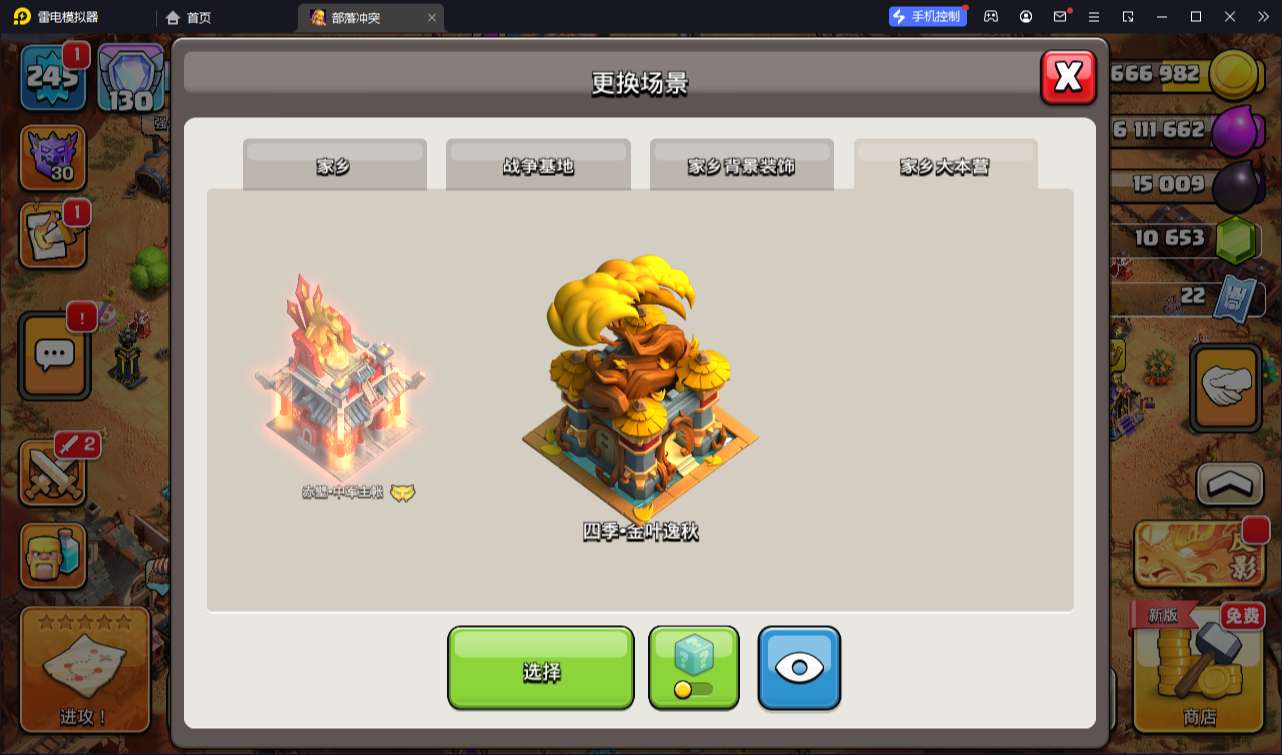Screen dimensions: 1282x755
Task: Open the 商店 shop
Action: 1199,669
